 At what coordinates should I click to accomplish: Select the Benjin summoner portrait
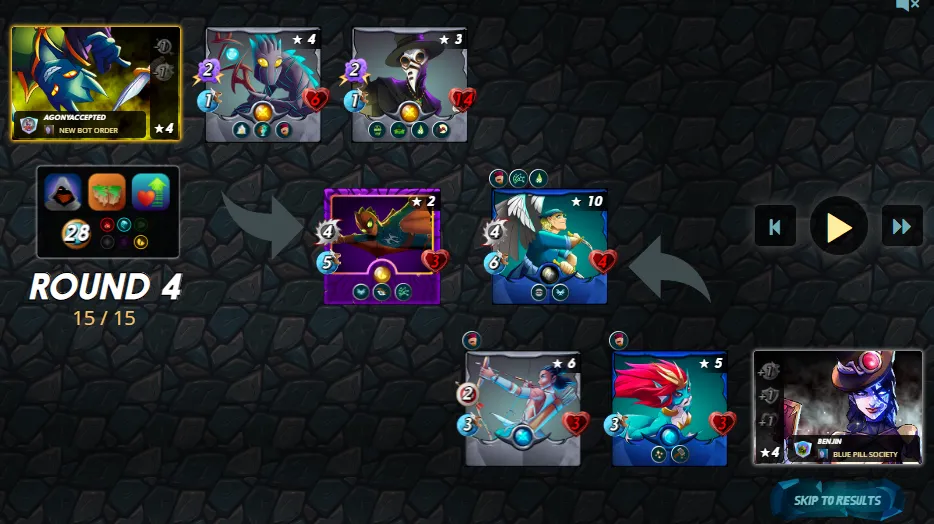838,406
